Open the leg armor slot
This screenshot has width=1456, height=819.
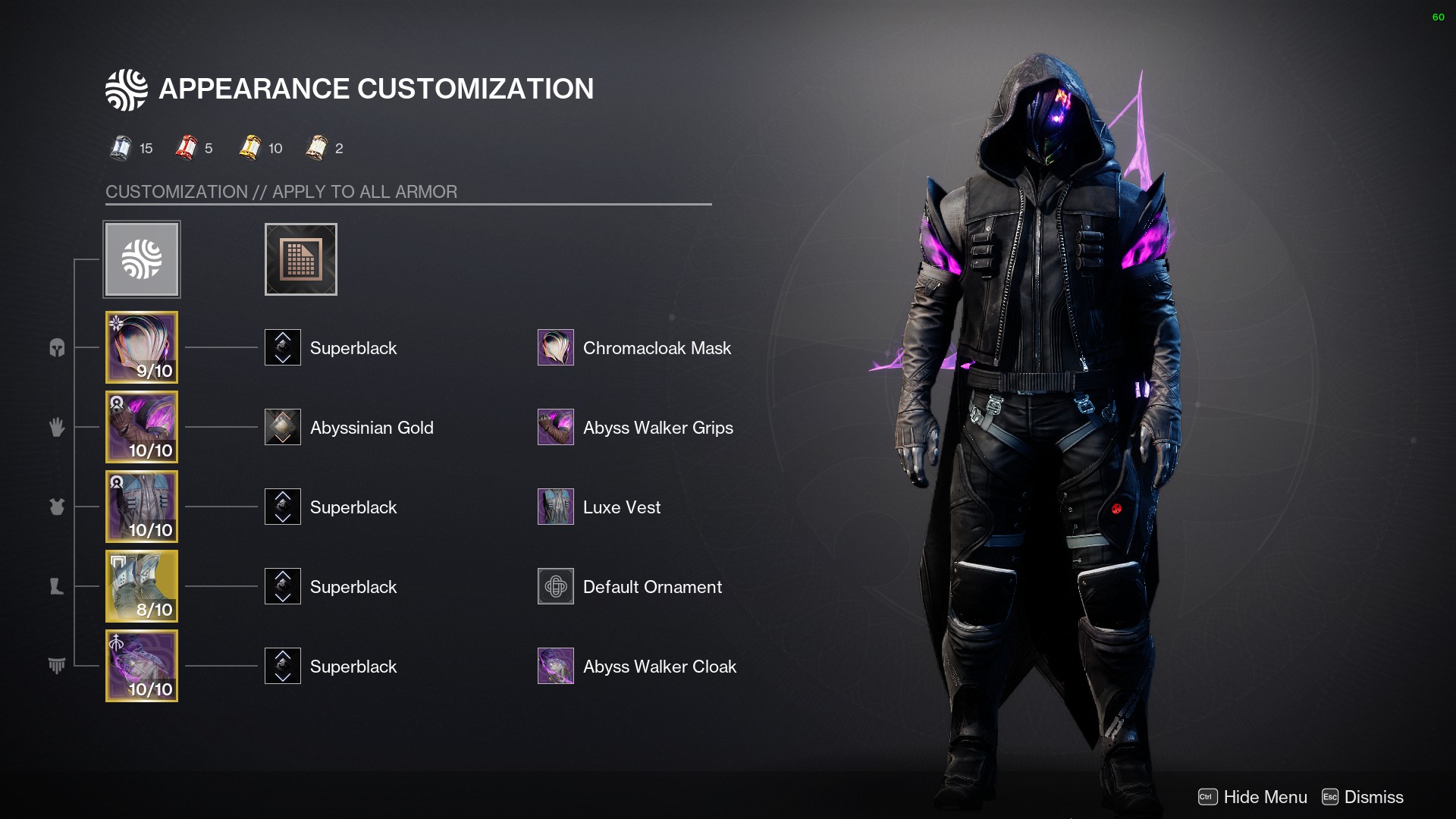point(142,586)
